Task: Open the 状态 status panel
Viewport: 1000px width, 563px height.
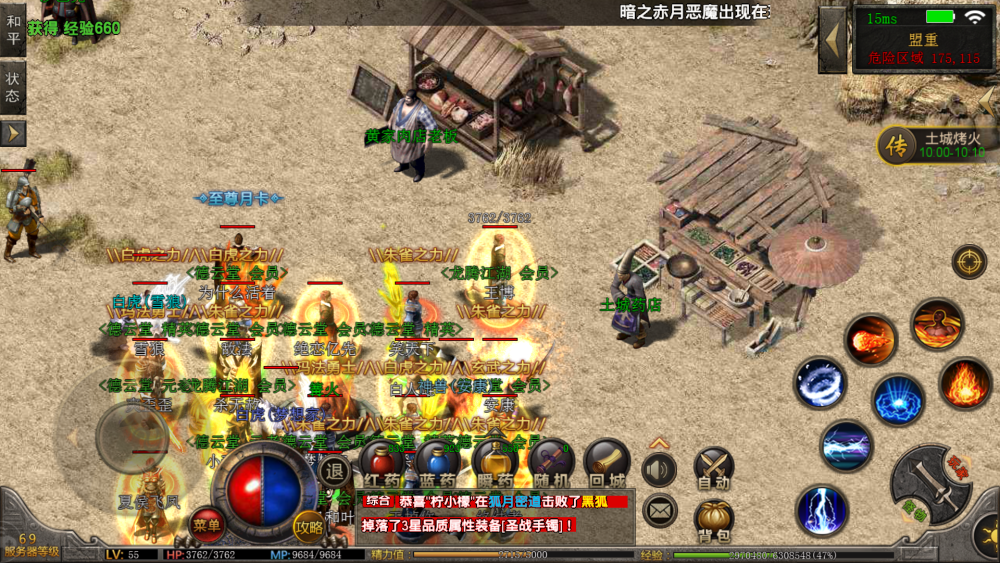Action: tap(13, 87)
